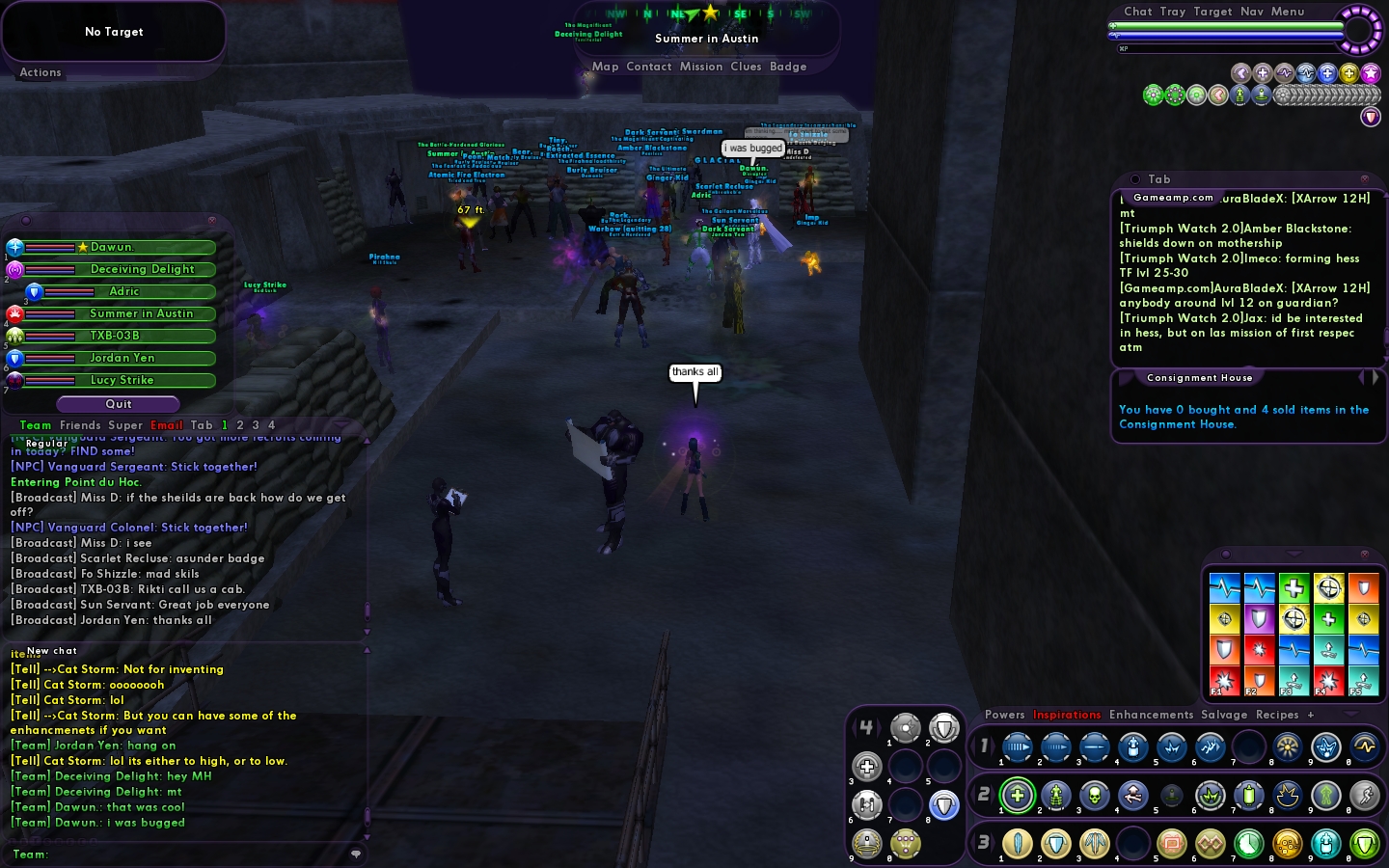Toggle the Chat window from top bar
The width and height of the screenshot is (1389, 868).
coord(1138,12)
